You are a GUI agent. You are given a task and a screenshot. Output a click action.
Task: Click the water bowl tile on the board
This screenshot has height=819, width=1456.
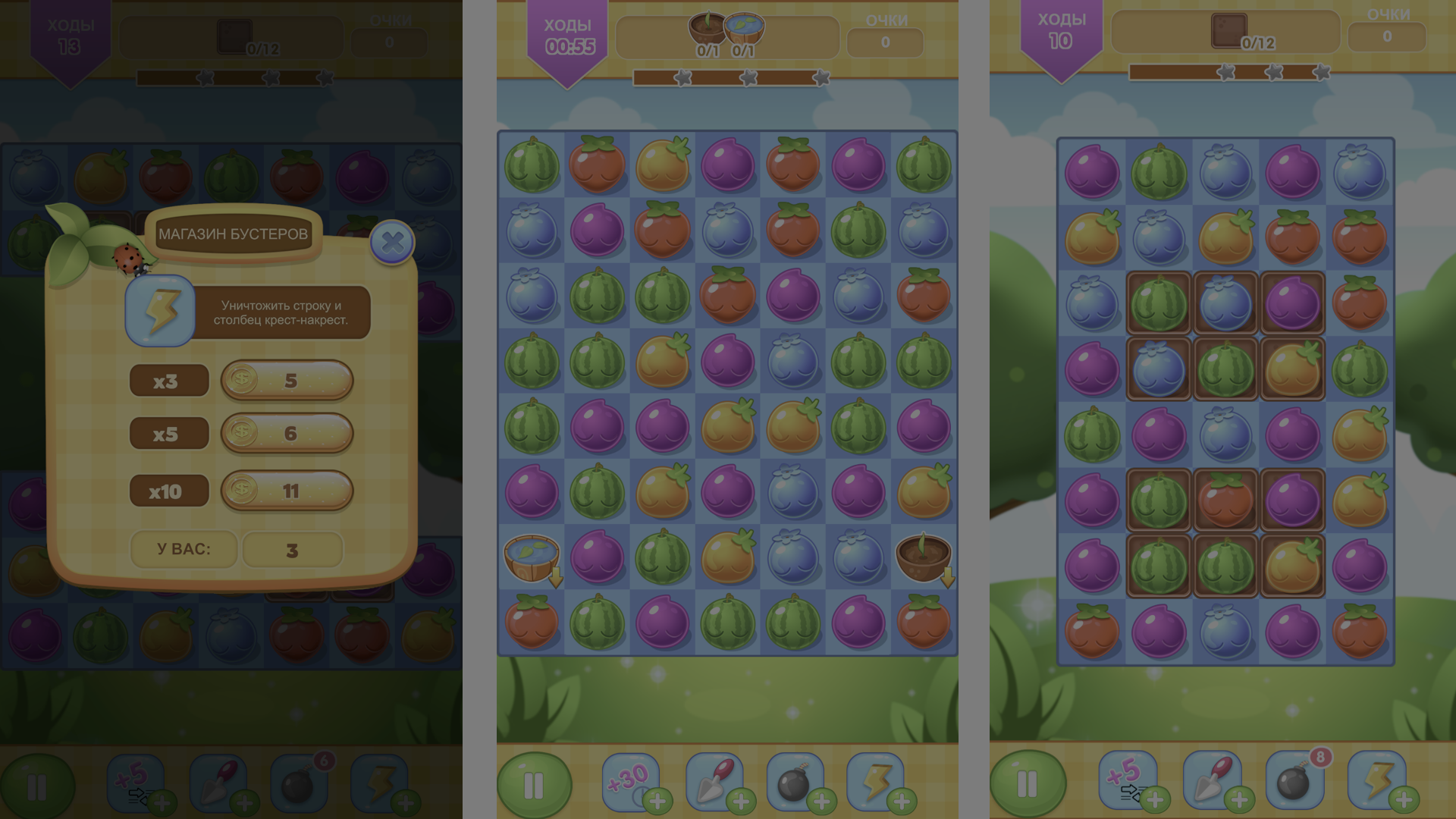click(533, 557)
